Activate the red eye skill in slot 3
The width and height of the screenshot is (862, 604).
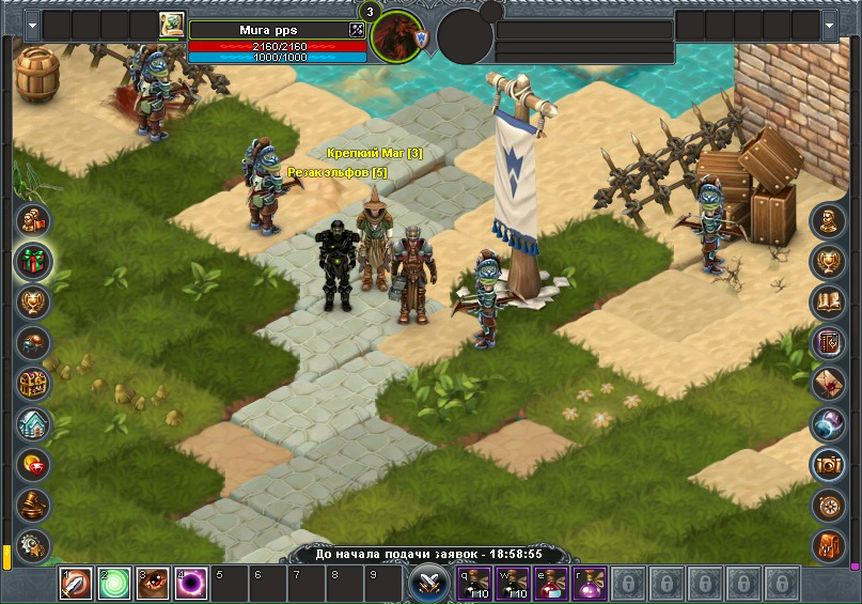tap(153, 583)
